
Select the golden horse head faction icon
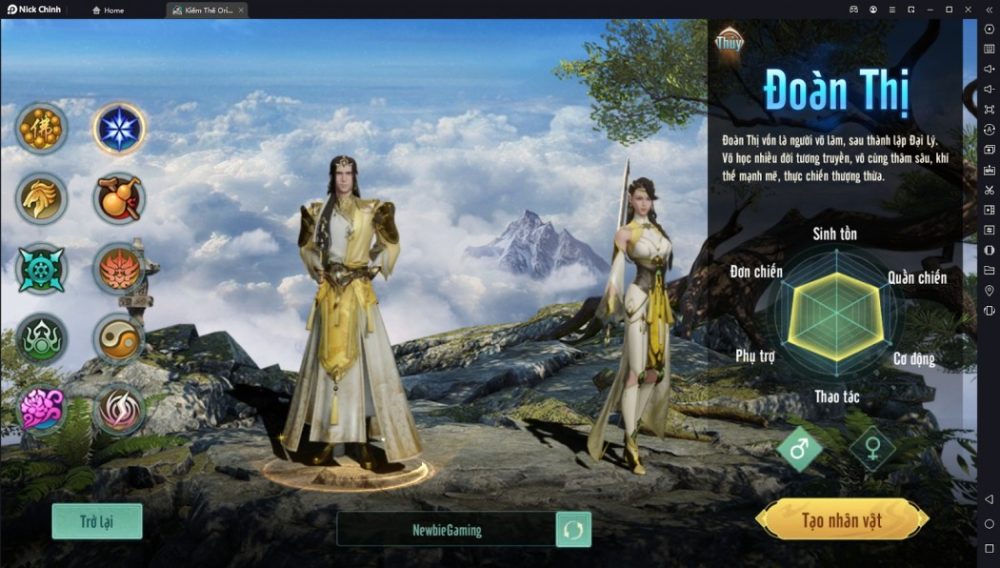click(42, 198)
